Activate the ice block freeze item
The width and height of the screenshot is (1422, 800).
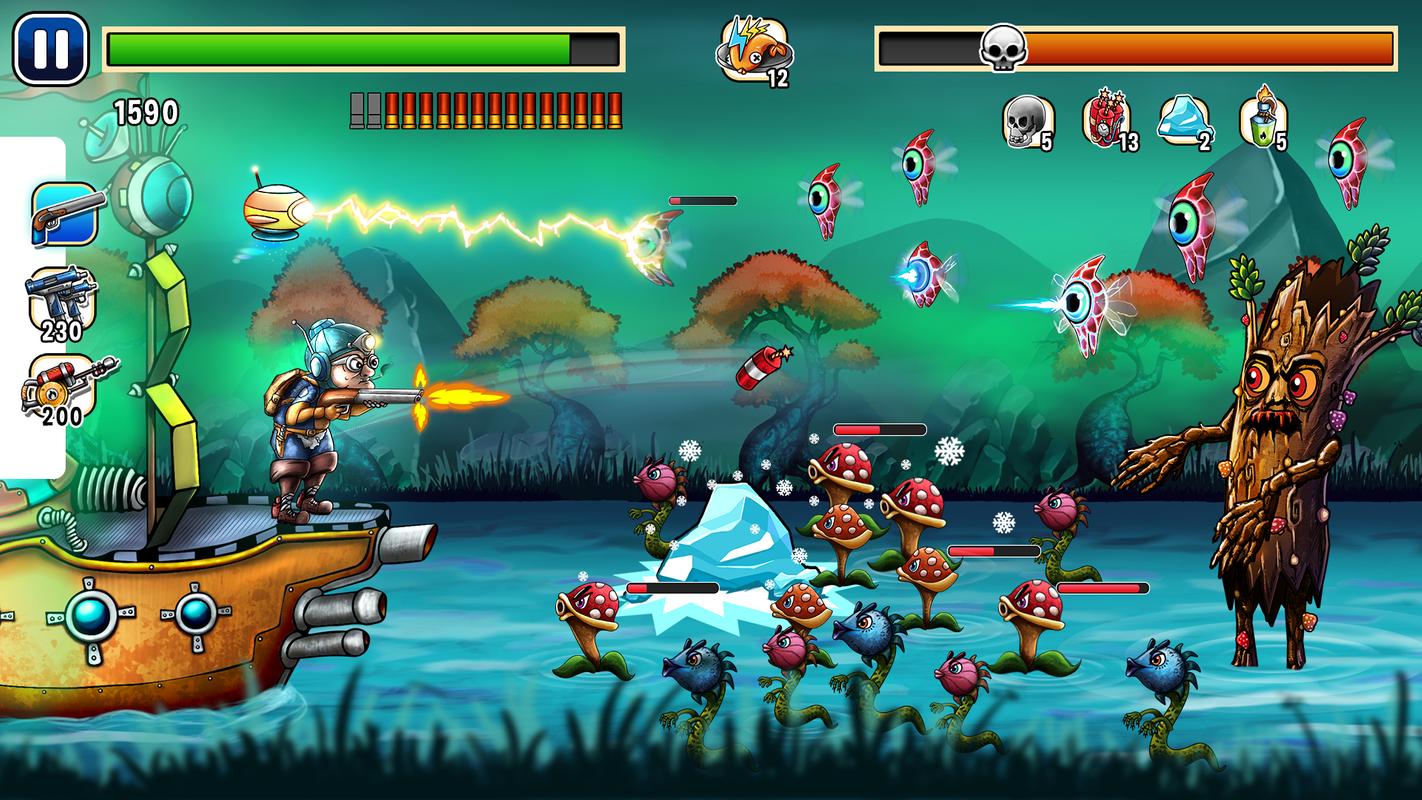[x=1184, y=122]
